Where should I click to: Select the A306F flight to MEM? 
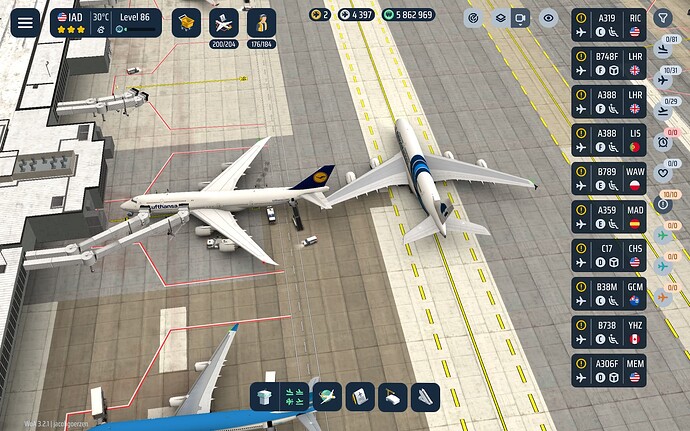pos(608,369)
